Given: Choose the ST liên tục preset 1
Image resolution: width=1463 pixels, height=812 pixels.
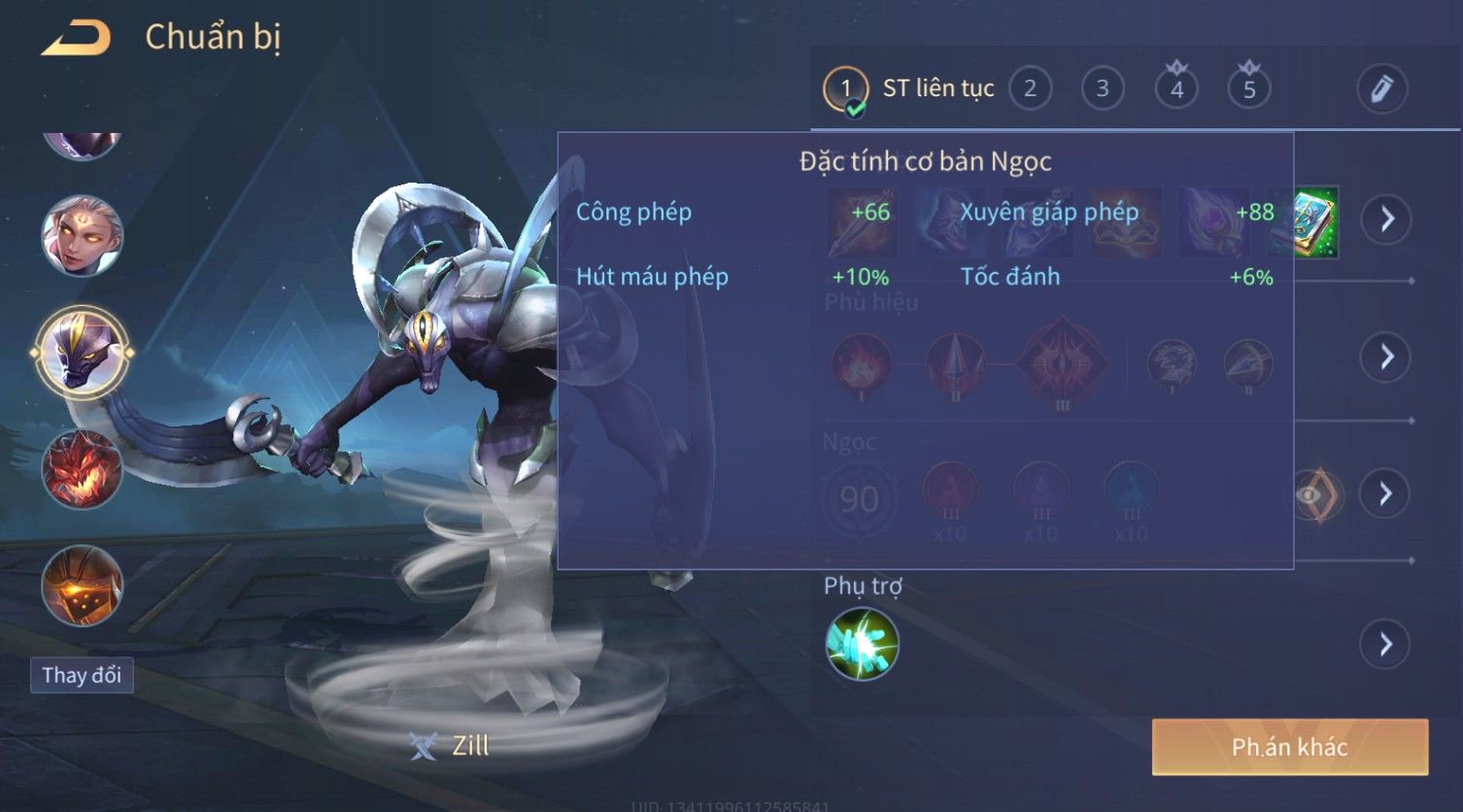Looking at the screenshot, I should pyautogui.click(x=845, y=89).
